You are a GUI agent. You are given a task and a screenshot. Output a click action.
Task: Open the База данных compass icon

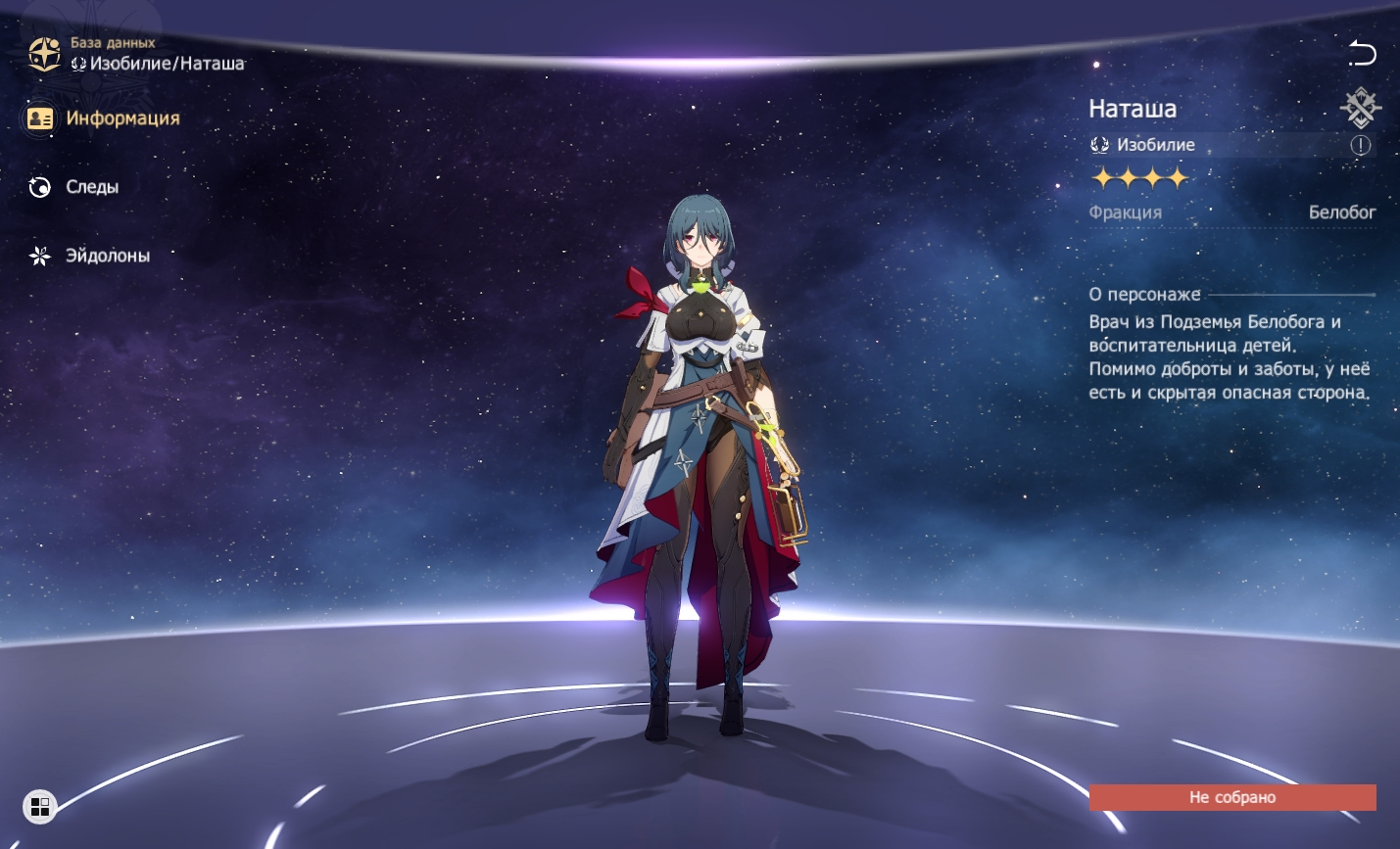pos(44,54)
